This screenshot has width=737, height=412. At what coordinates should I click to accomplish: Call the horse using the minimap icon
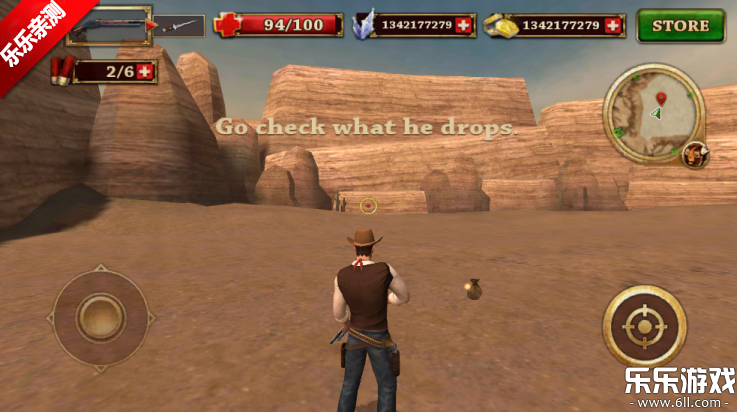(x=693, y=155)
